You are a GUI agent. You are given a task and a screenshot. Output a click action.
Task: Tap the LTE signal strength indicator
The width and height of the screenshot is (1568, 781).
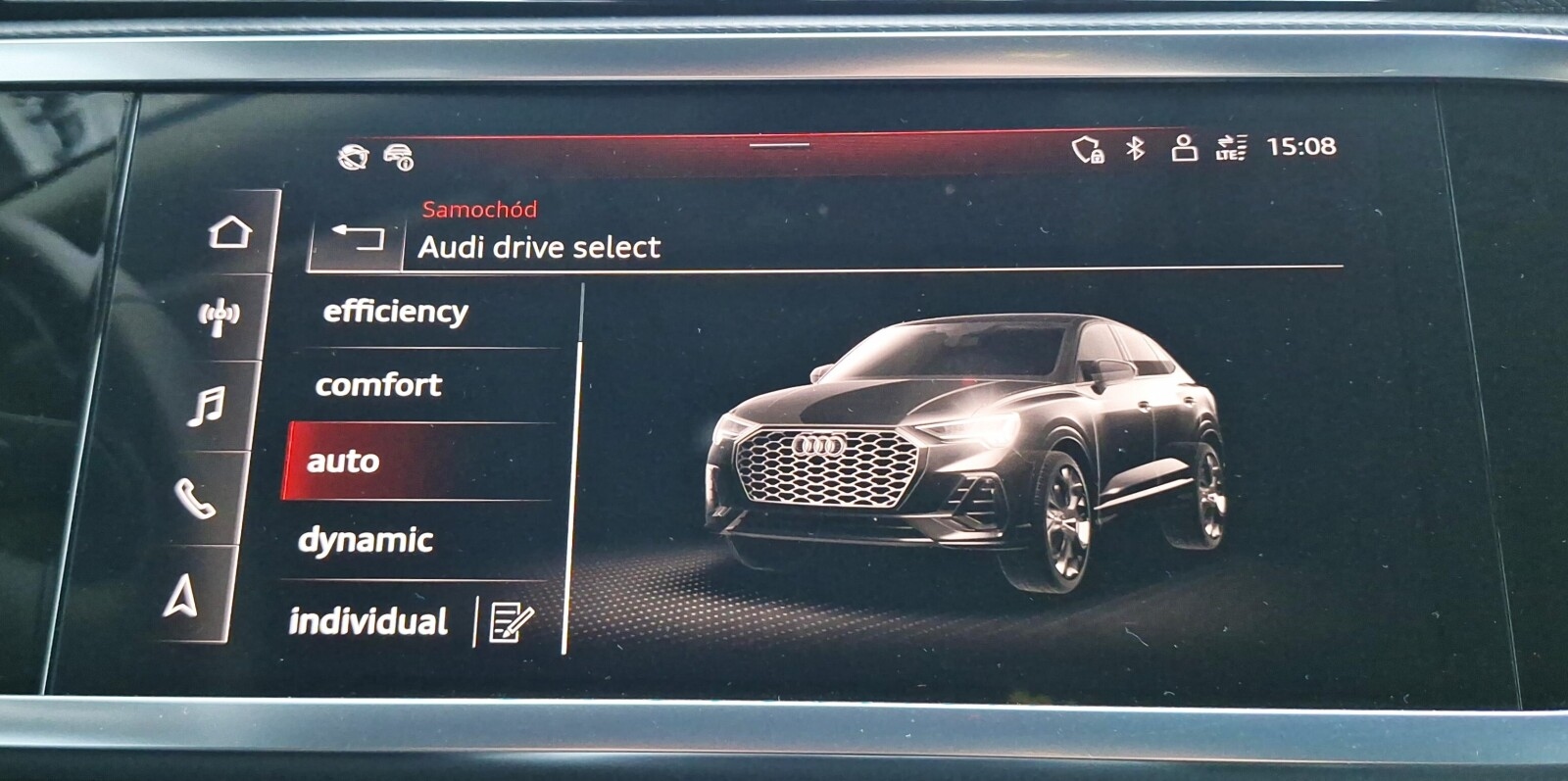coord(1233,150)
